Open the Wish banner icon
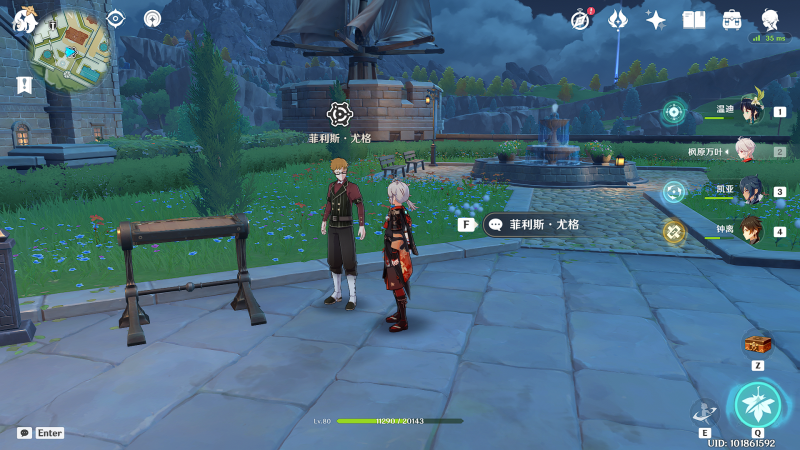The height and width of the screenshot is (450, 800). pyautogui.click(x=618, y=19)
